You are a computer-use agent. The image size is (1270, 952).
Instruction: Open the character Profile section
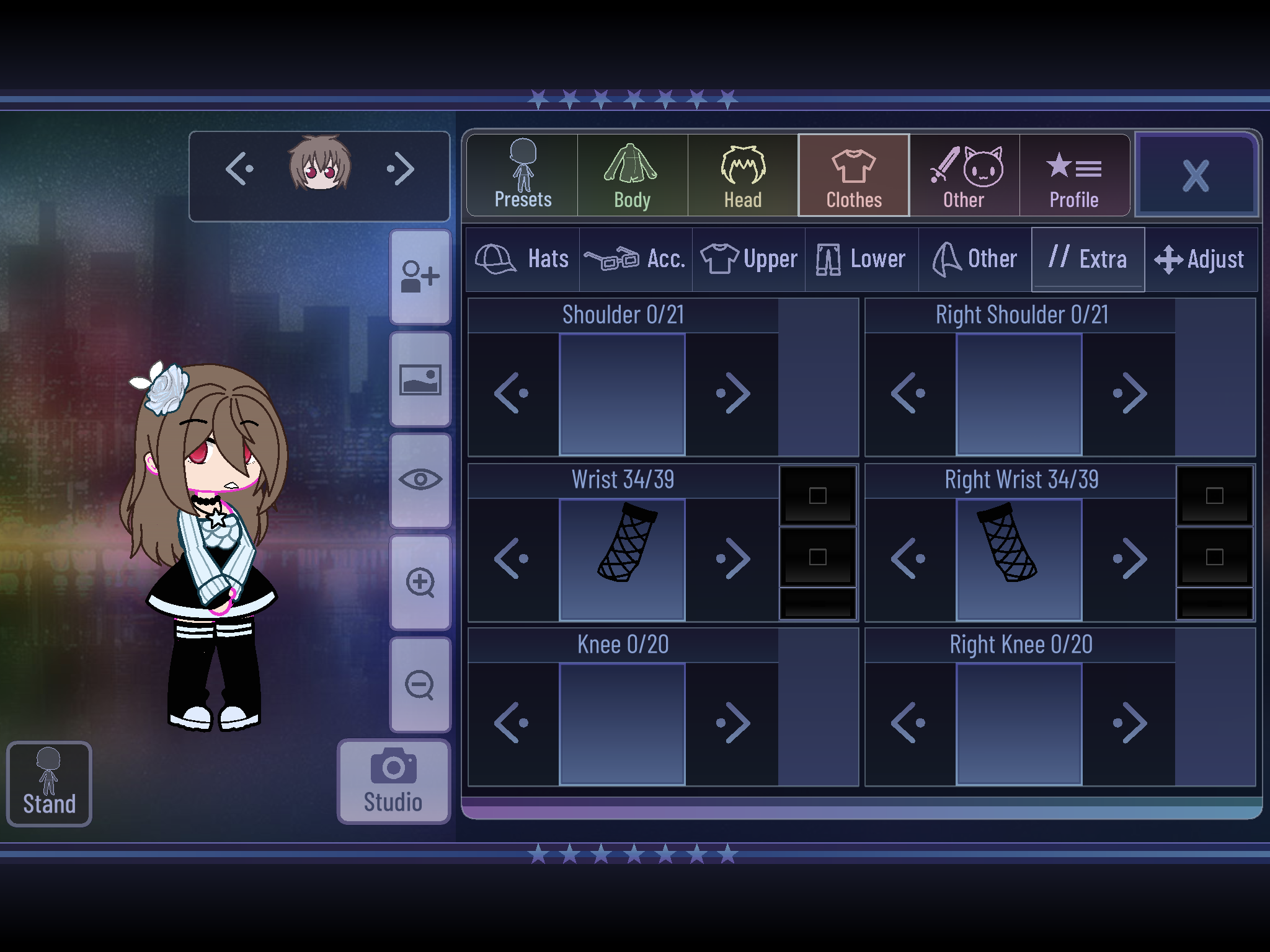(1075, 175)
